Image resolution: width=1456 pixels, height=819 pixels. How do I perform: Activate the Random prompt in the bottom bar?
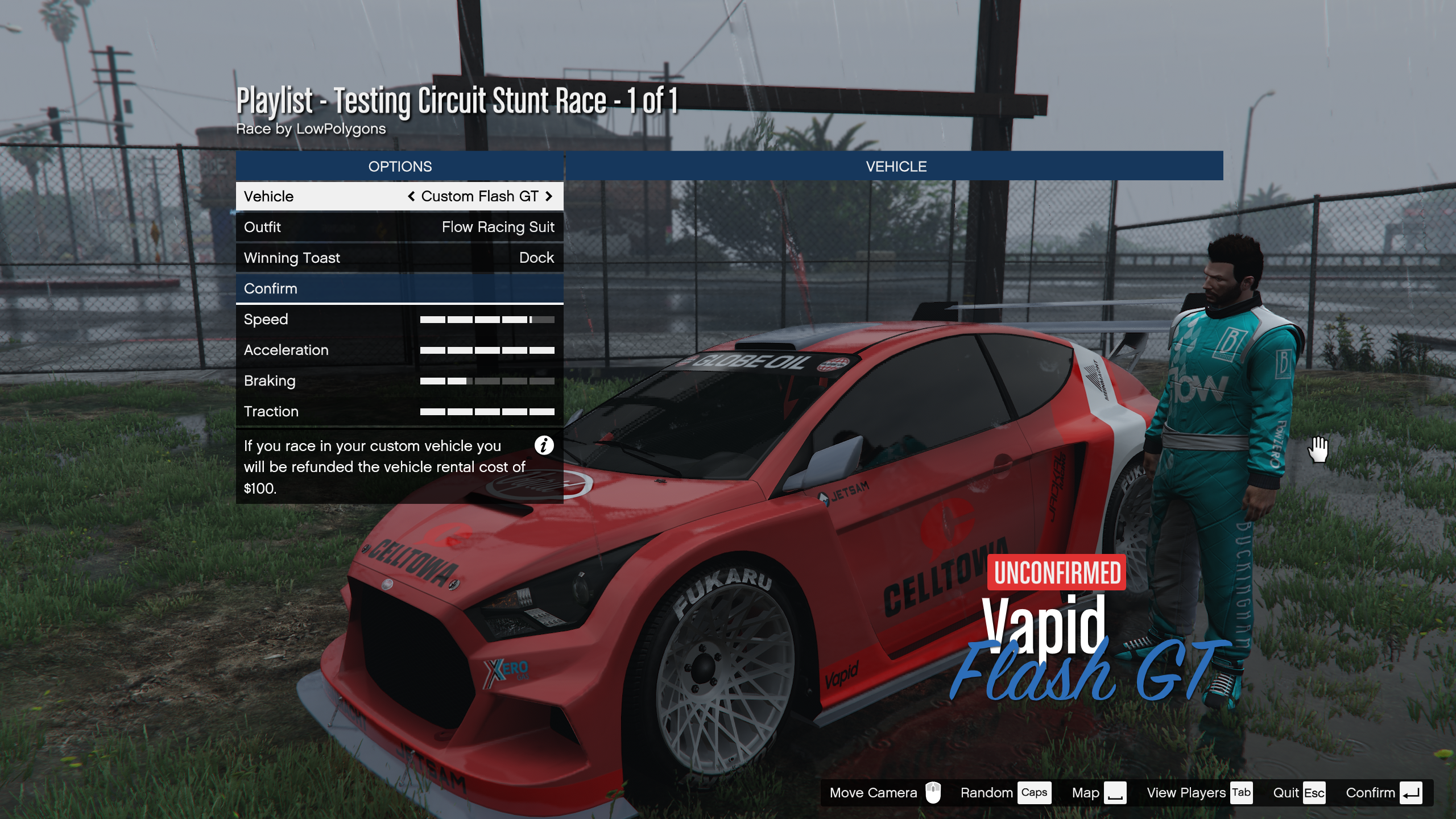click(1004, 793)
